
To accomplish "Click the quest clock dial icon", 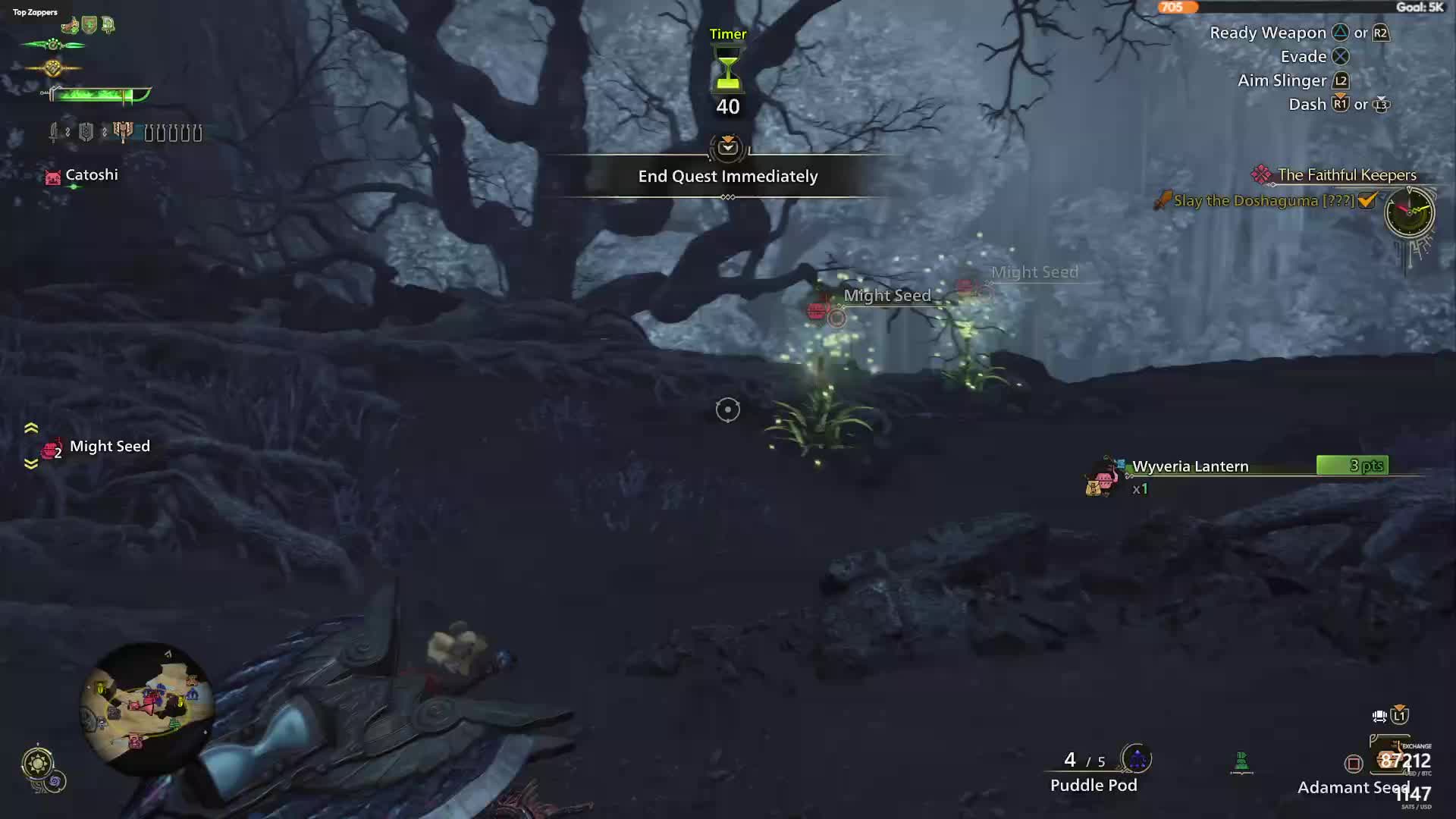I will (x=1409, y=212).
